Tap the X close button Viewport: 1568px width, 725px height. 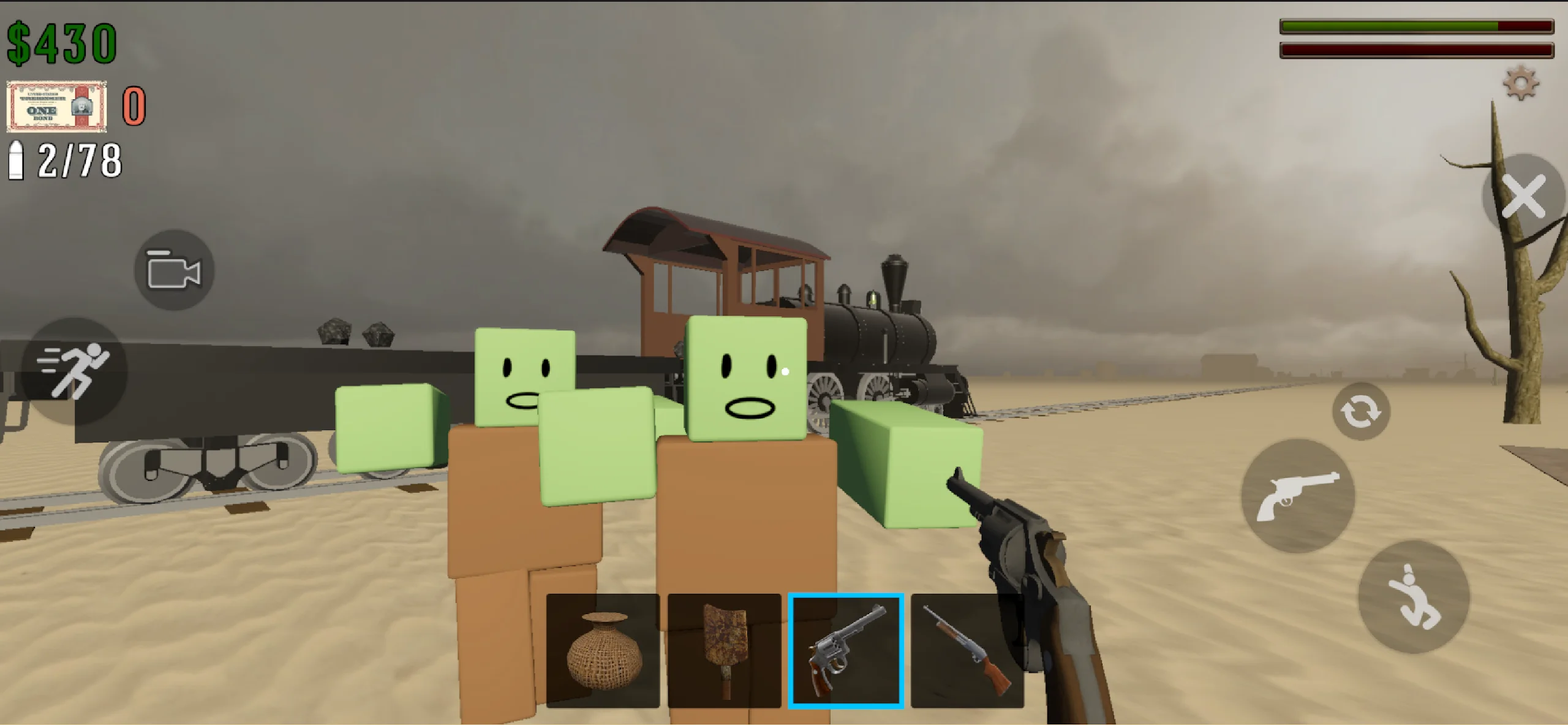pyautogui.click(x=1524, y=197)
